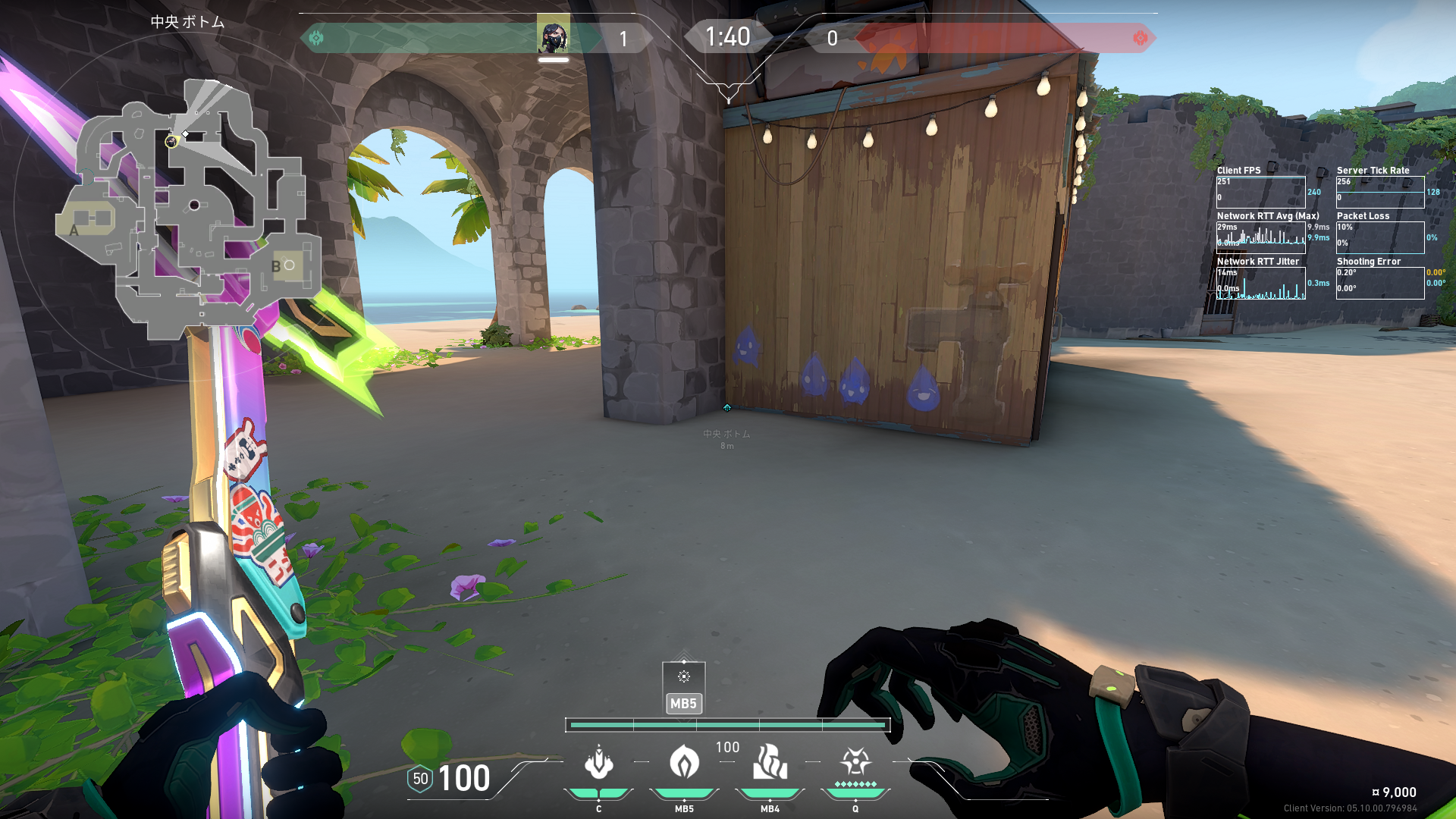Click the green team emblem in scorebar

pos(316,38)
